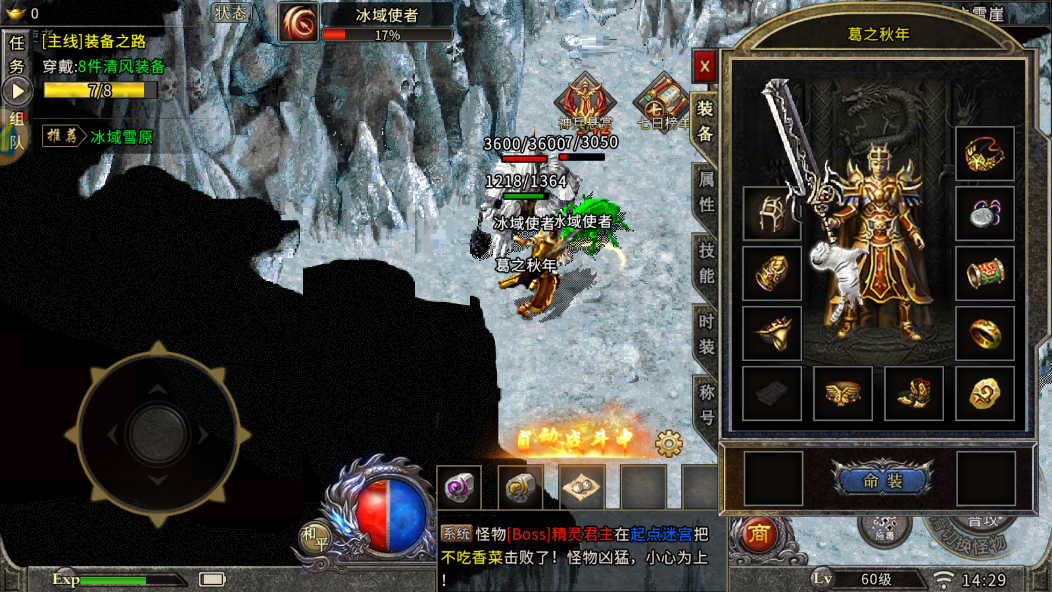The width and height of the screenshot is (1052, 592).
Task: Toggle the 和平 peace attack mode
Action: click(315, 538)
